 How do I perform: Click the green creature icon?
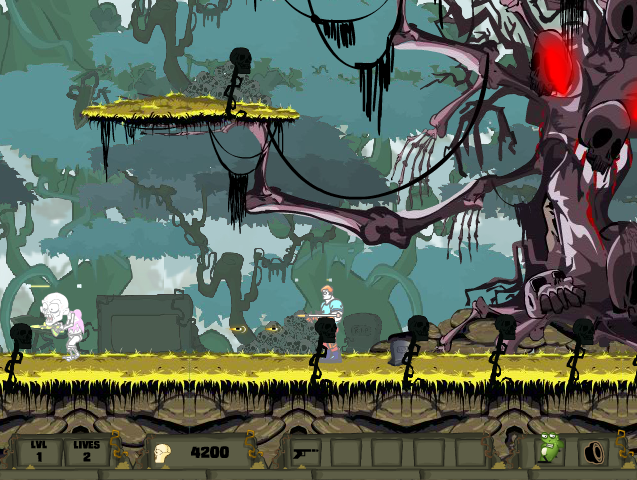coord(549,448)
